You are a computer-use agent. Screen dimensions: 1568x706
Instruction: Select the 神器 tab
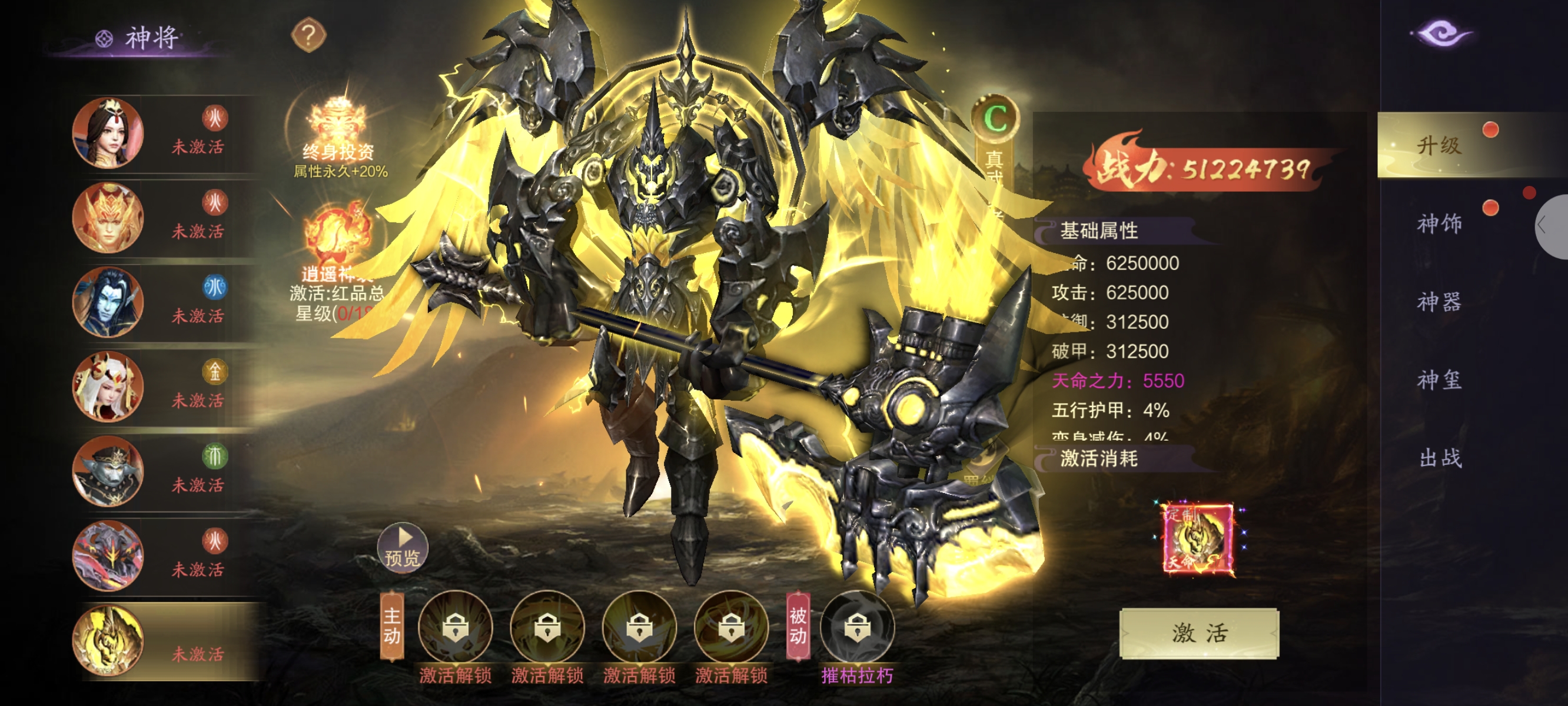(x=1439, y=302)
